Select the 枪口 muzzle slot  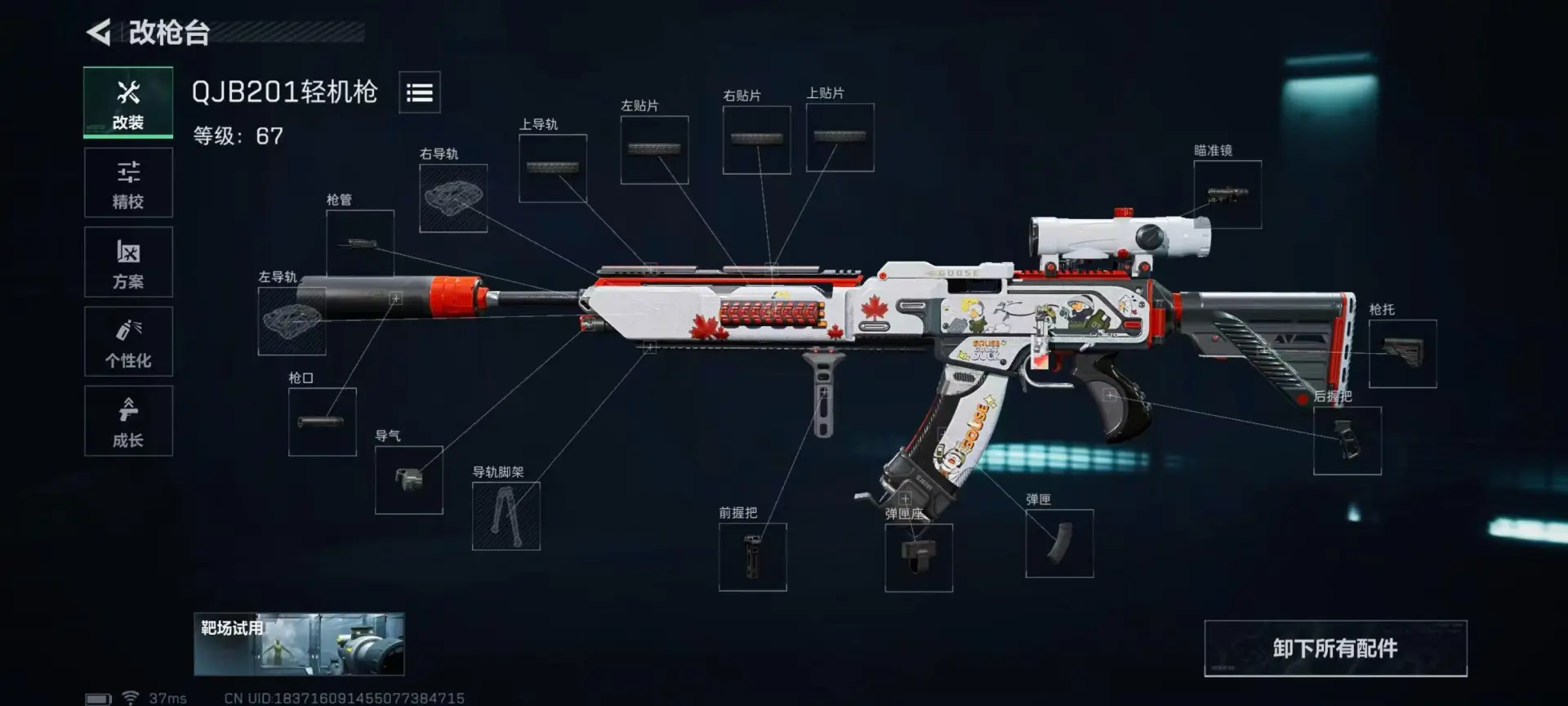(322, 422)
